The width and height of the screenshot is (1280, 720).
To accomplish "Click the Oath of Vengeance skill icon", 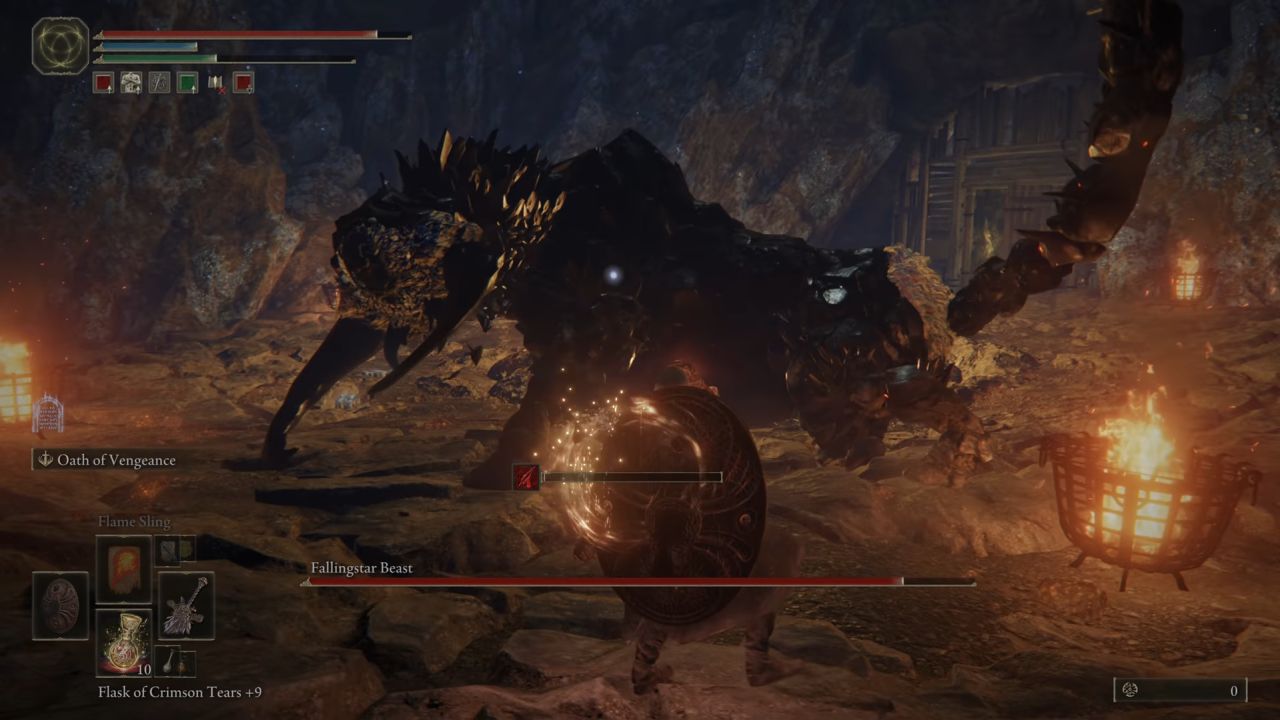I will tap(44, 459).
